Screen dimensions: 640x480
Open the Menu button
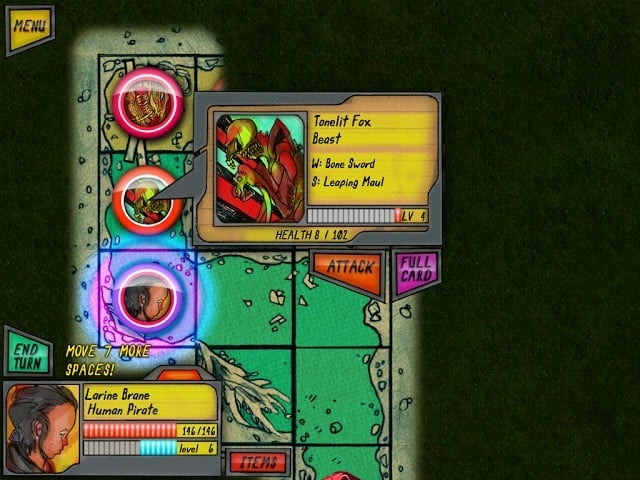coord(29,28)
